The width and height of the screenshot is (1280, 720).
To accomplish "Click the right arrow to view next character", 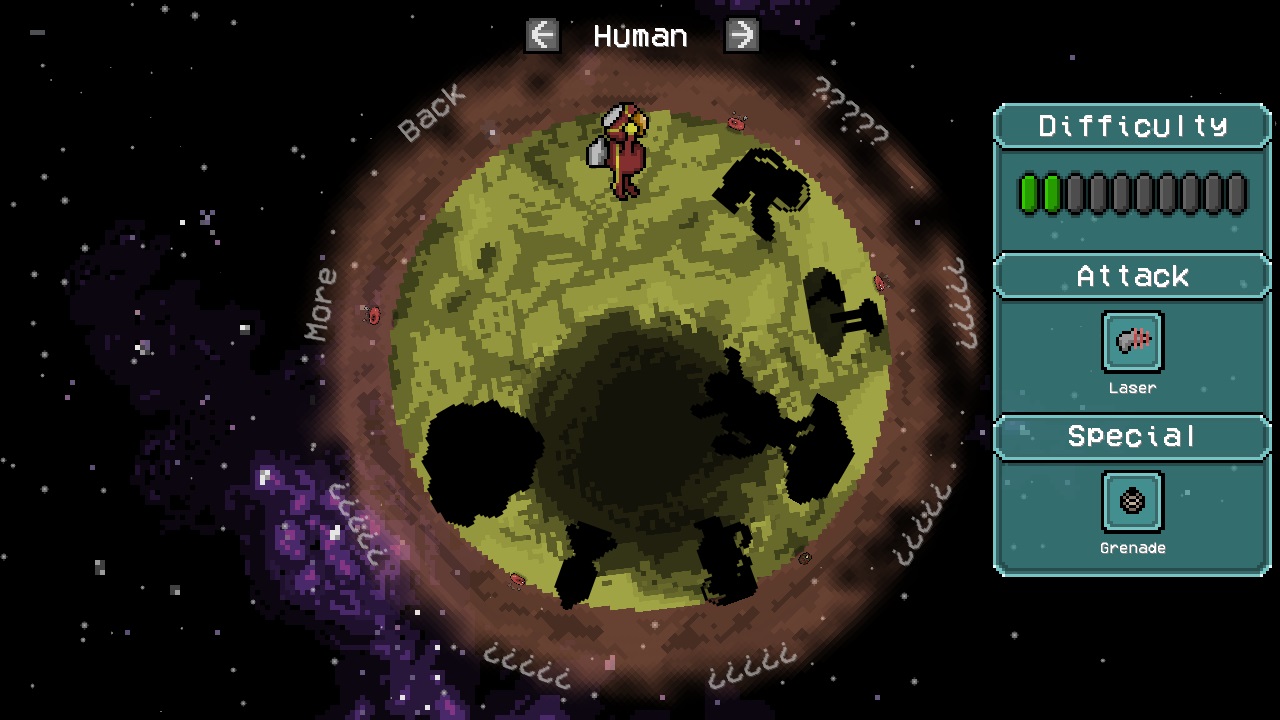I will tap(741, 35).
